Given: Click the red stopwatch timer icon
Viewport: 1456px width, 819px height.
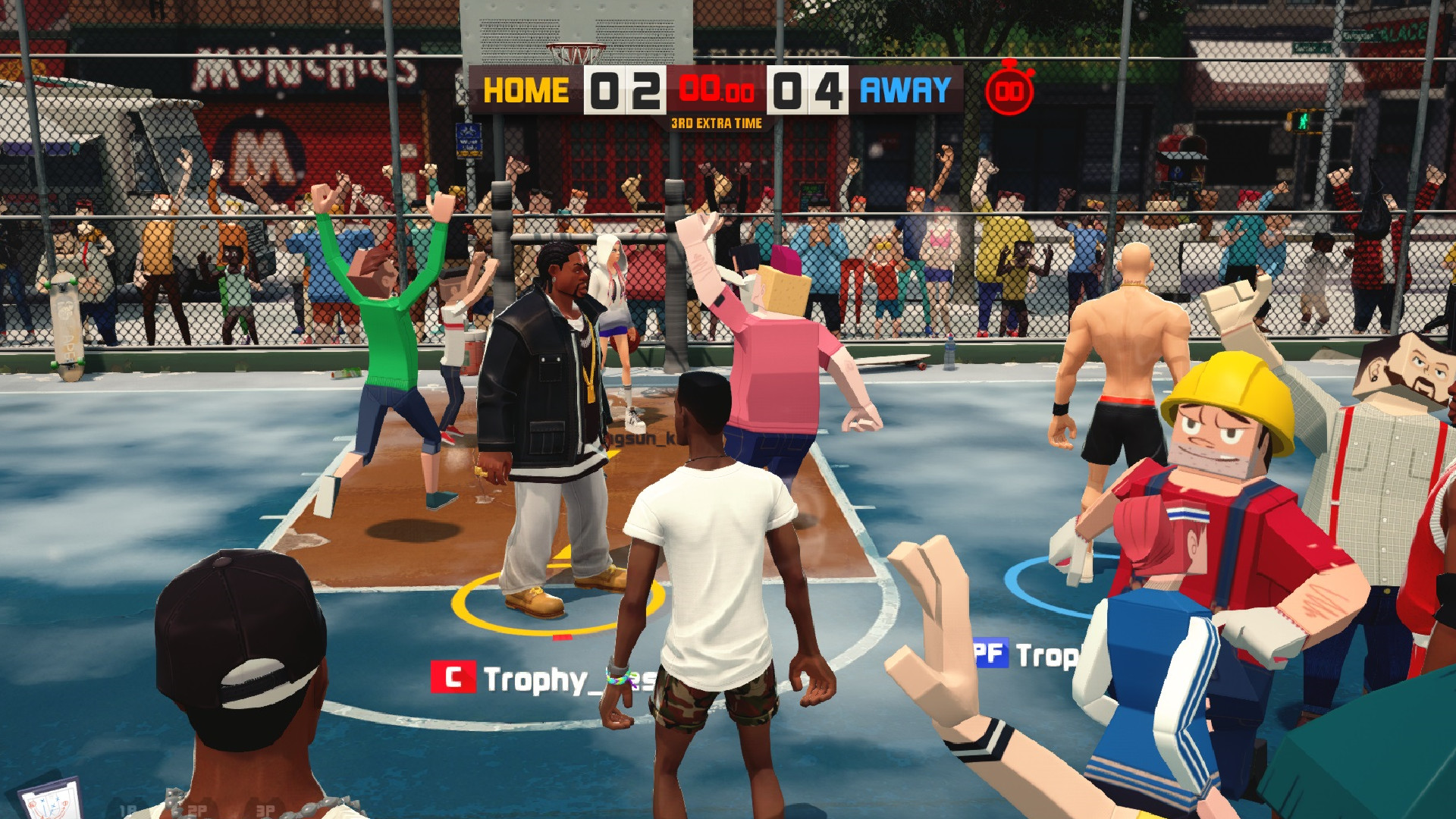Looking at the screenshot, I should click(1011, 90).
